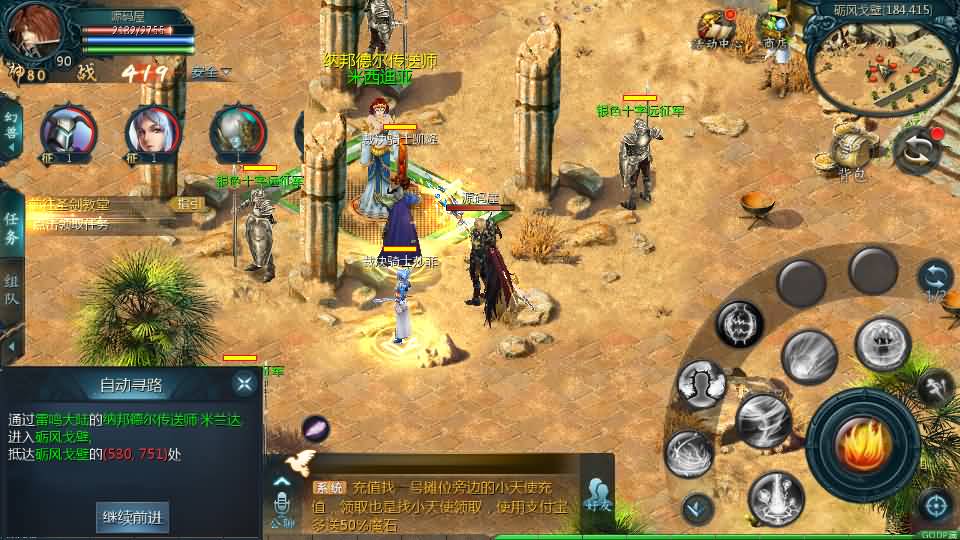Screen dimensions: 960x540
Task: Open the 幻兽 pets tab
Action: (12, 123)
